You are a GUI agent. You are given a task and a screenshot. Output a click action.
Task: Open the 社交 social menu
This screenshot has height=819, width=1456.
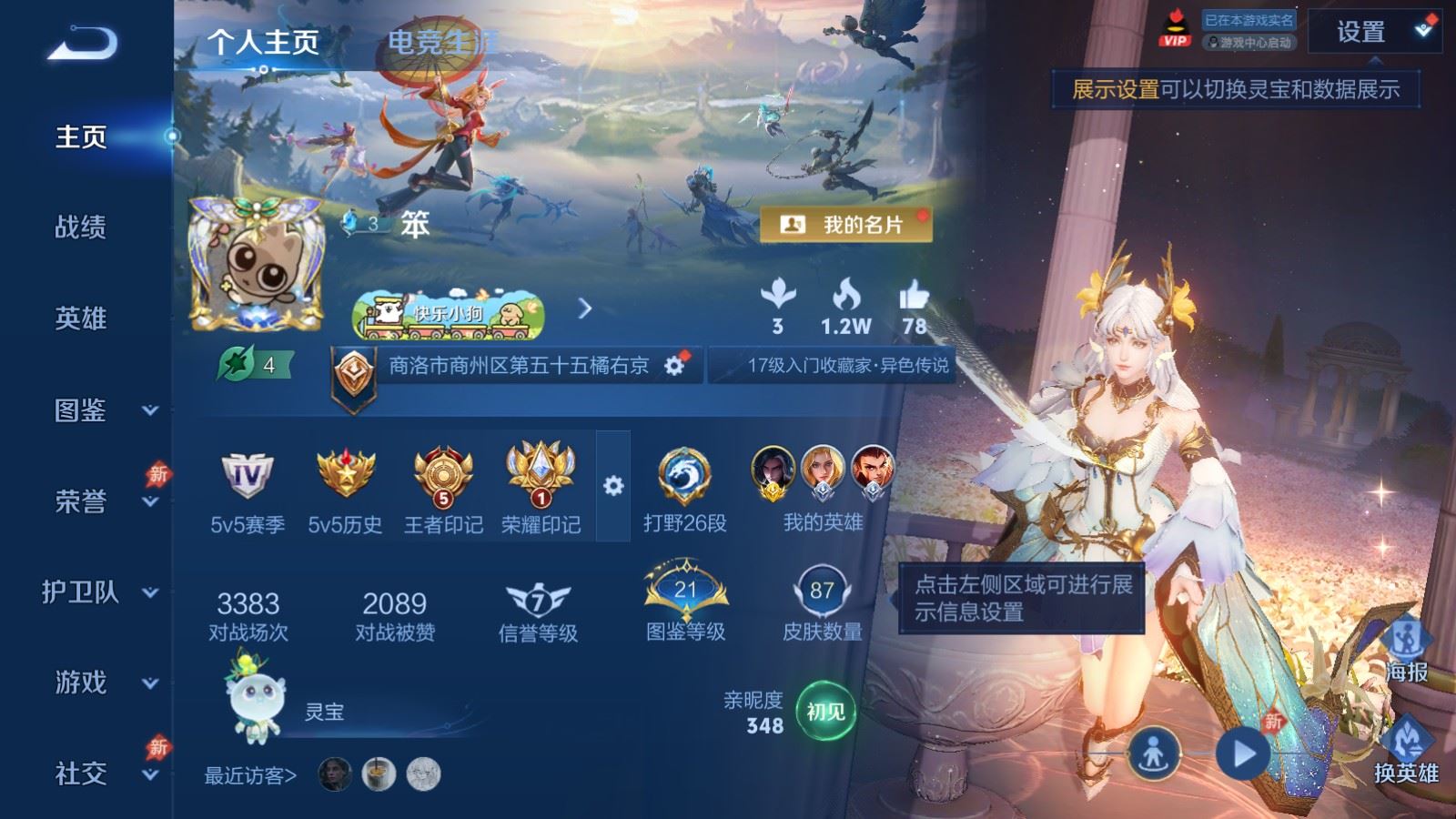[98, 773]
